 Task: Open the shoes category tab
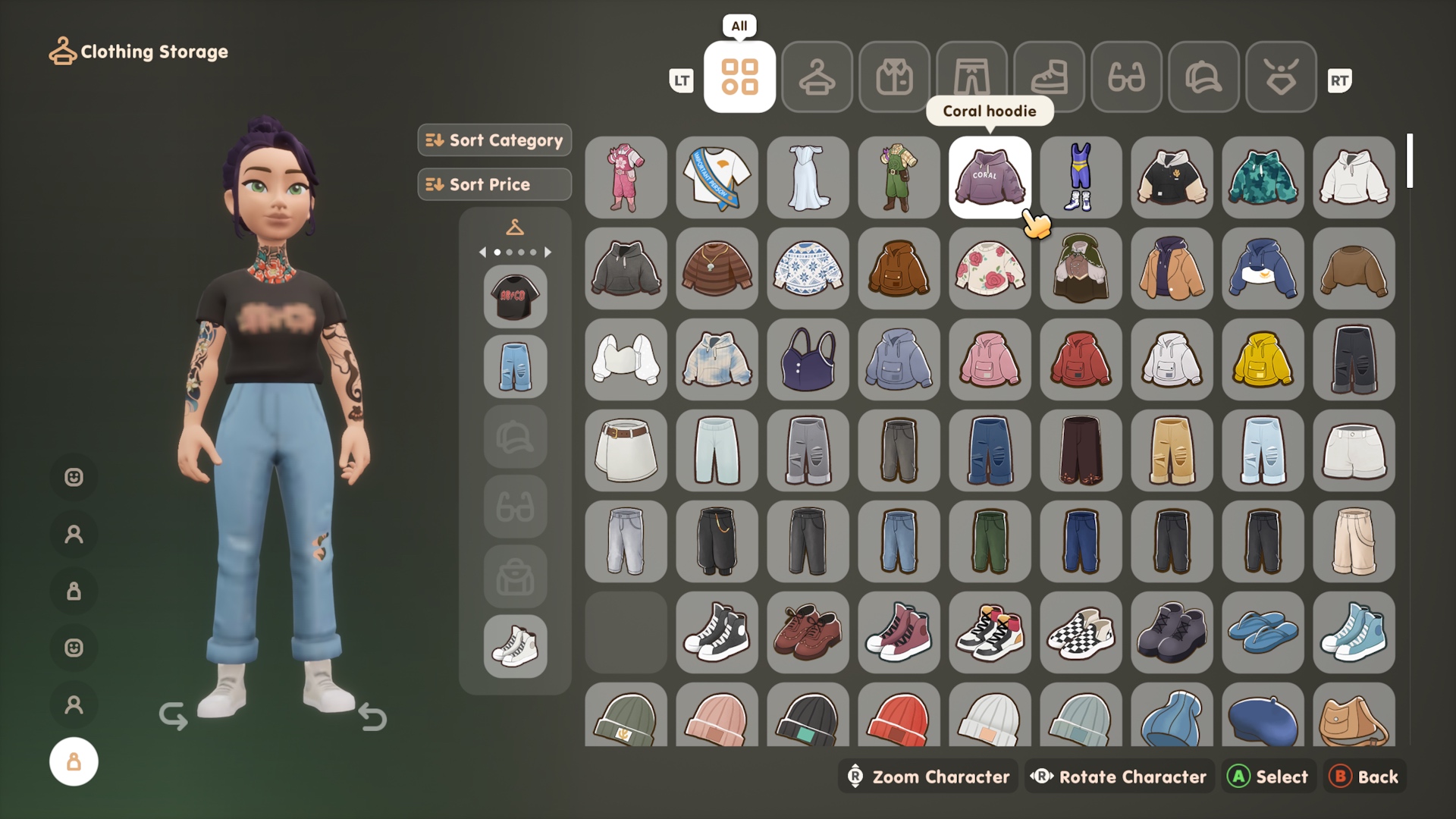pyautogui.click(x=1049, y=77)
